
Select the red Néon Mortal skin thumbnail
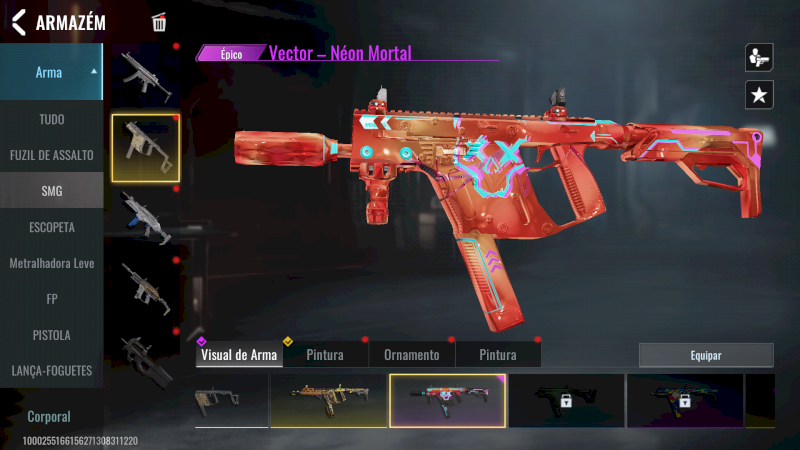(x=447, y=400)
